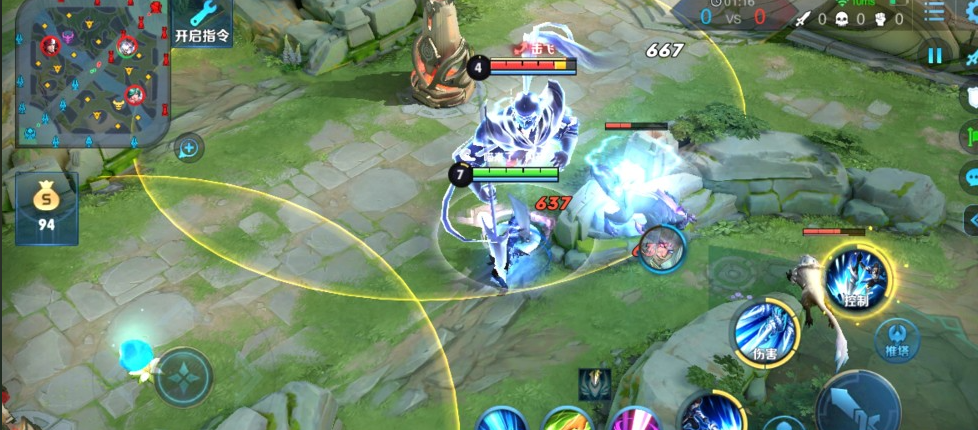Select the enemy hero portrait target
Screen dimensions: 978x430
[662, 247]
